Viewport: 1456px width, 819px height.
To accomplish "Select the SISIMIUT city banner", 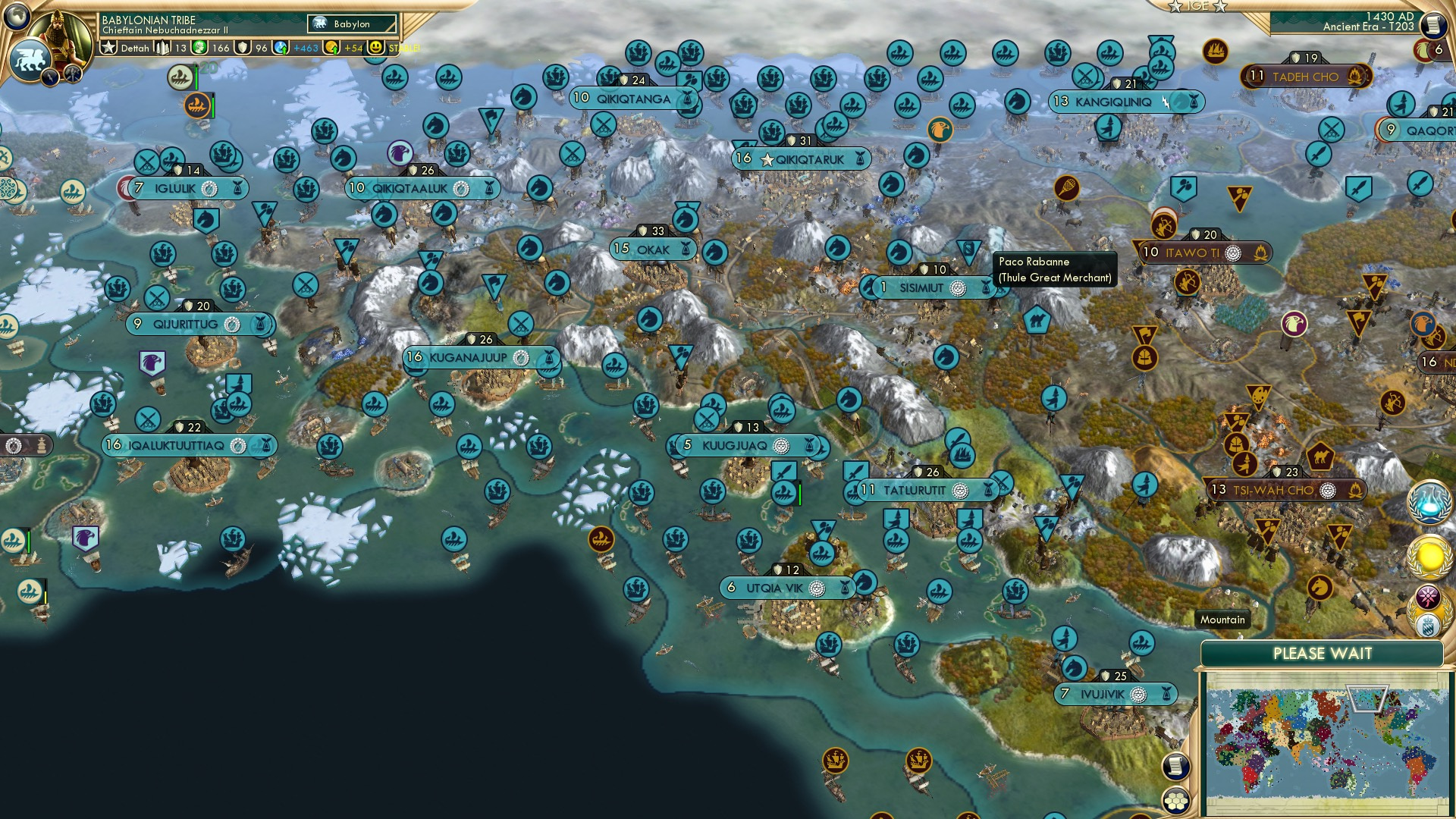I will pyautogui.click(x=921, y=288).
